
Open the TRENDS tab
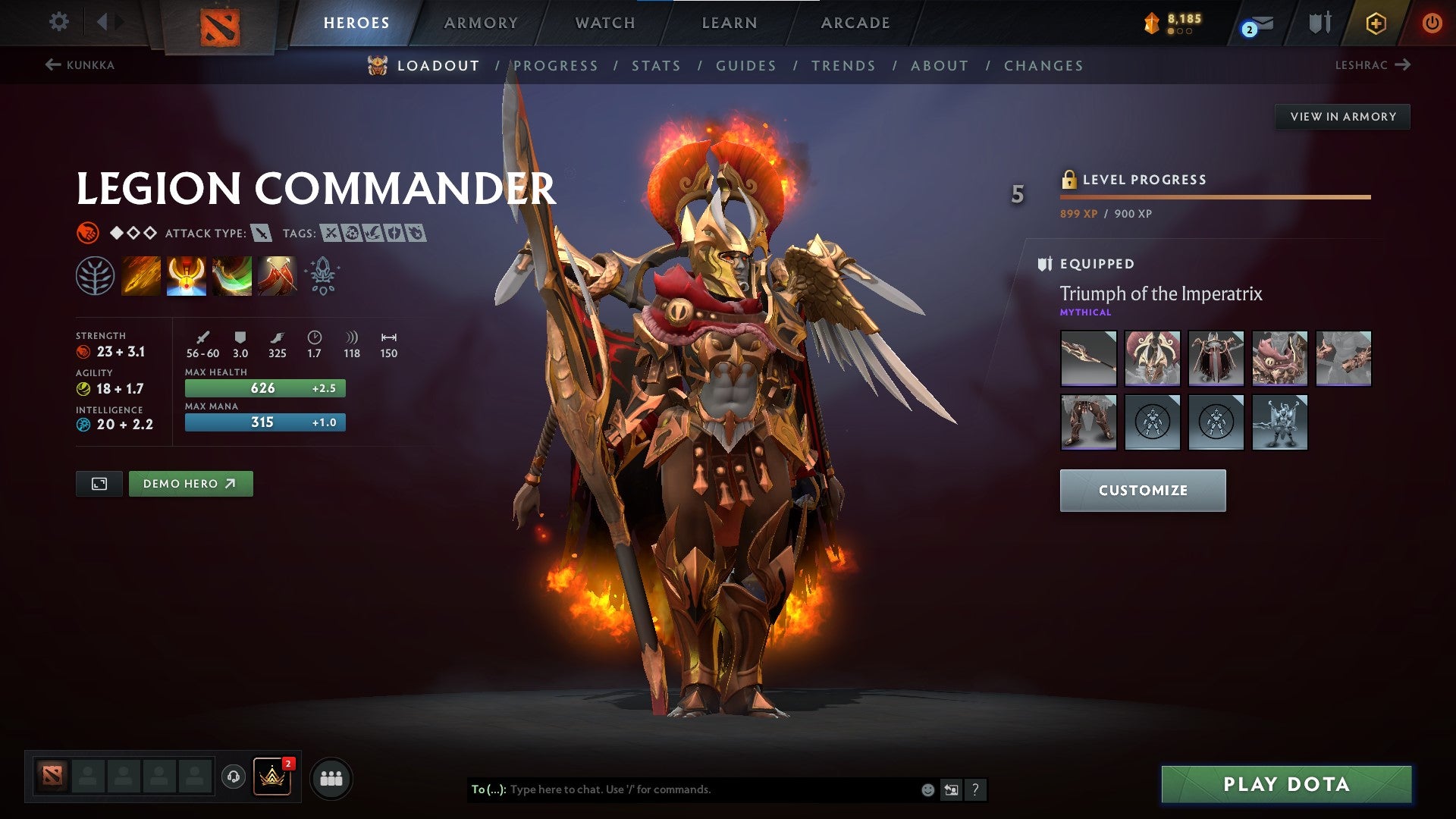click(844, 66)
